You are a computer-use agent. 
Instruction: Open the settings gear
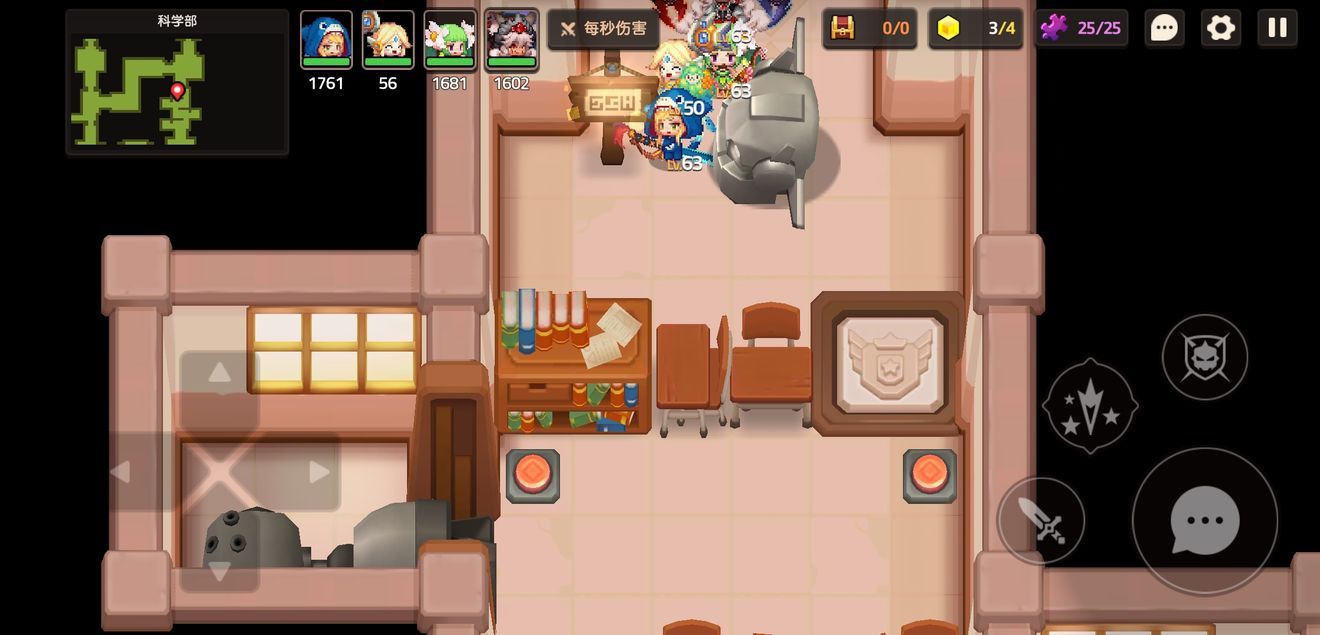[1221, 28]
